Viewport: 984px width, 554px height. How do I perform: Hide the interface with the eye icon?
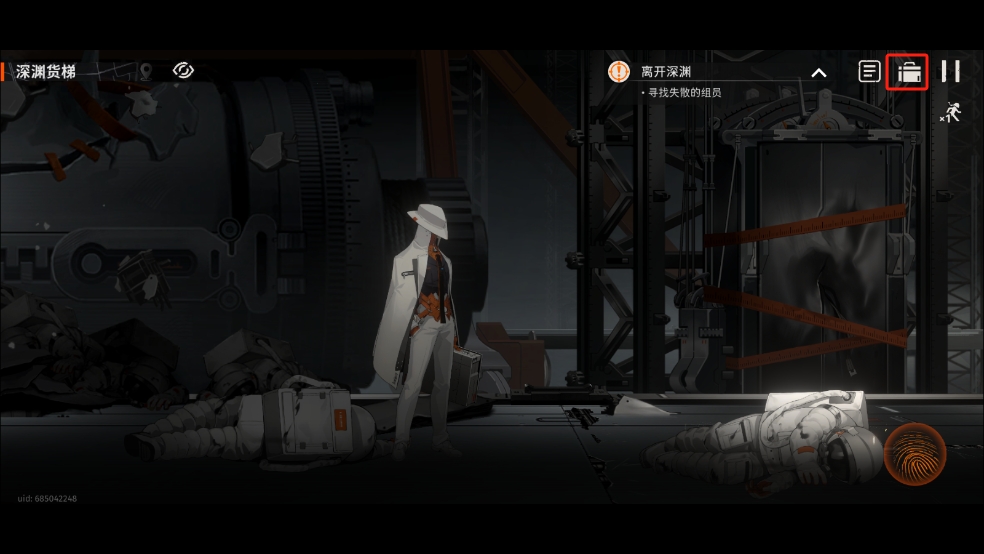(x=183, y=70)
